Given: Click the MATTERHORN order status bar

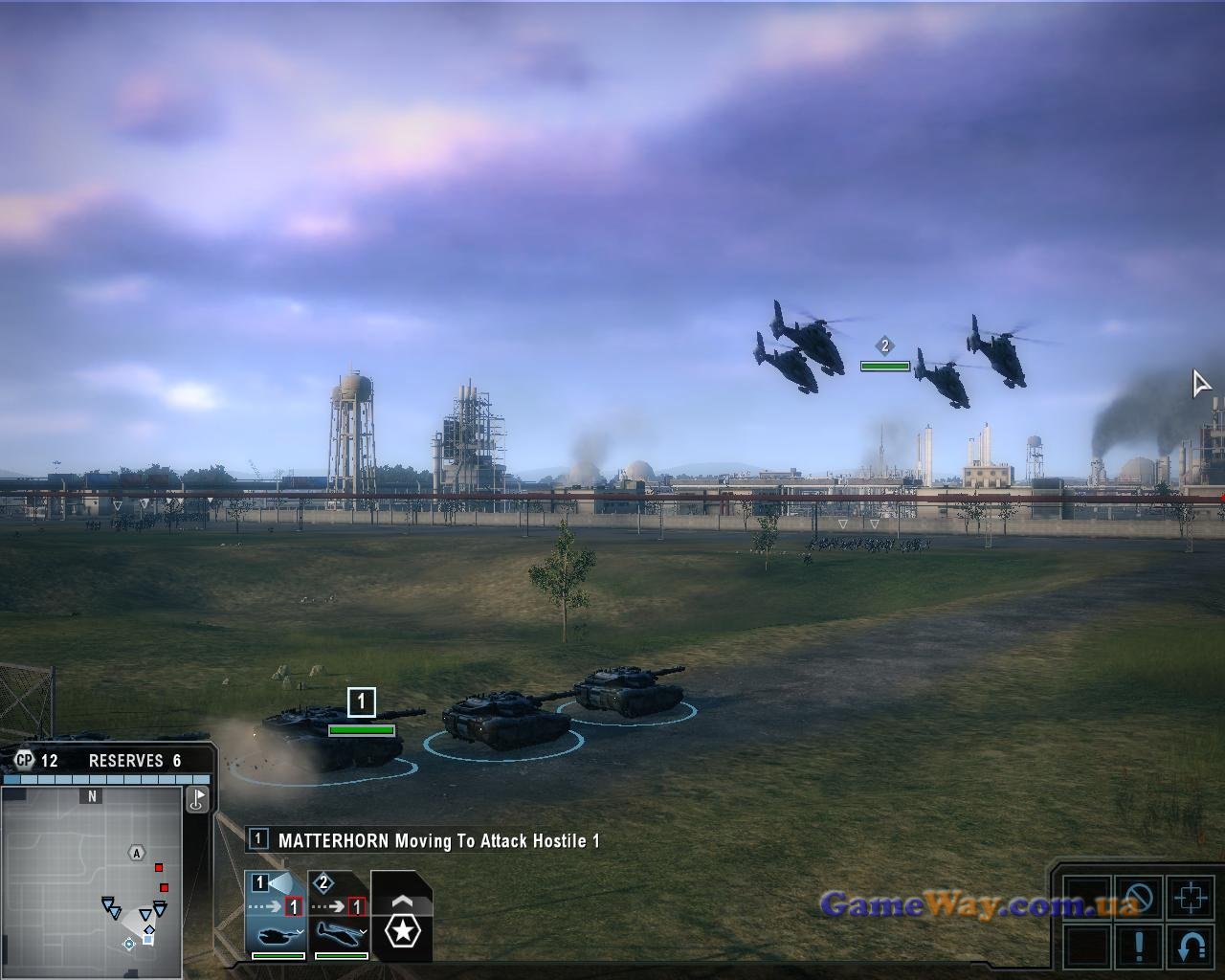Looking at the screenshot, I should pos(426,841).
